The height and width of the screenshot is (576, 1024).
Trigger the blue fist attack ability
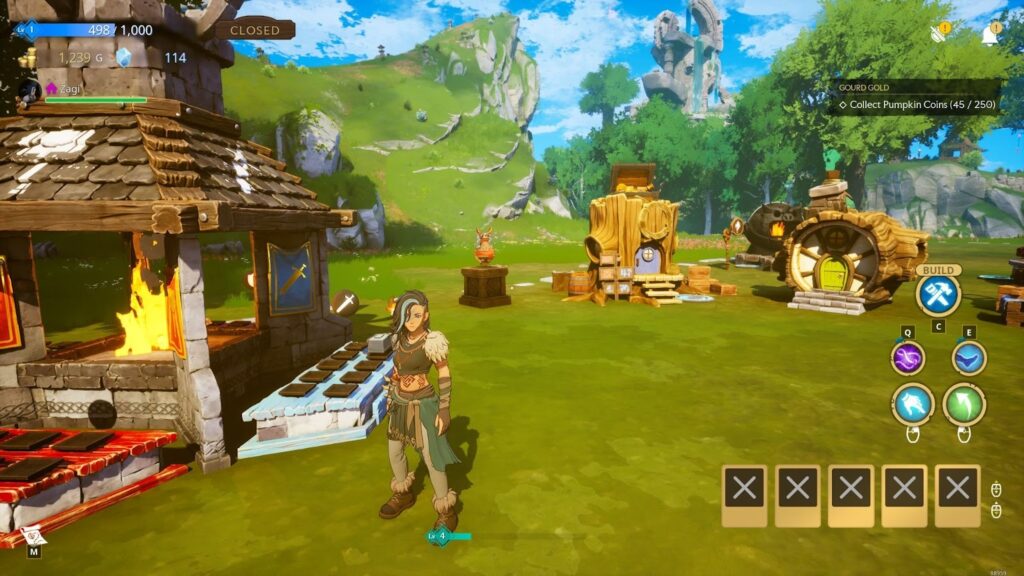click(913, 404)
